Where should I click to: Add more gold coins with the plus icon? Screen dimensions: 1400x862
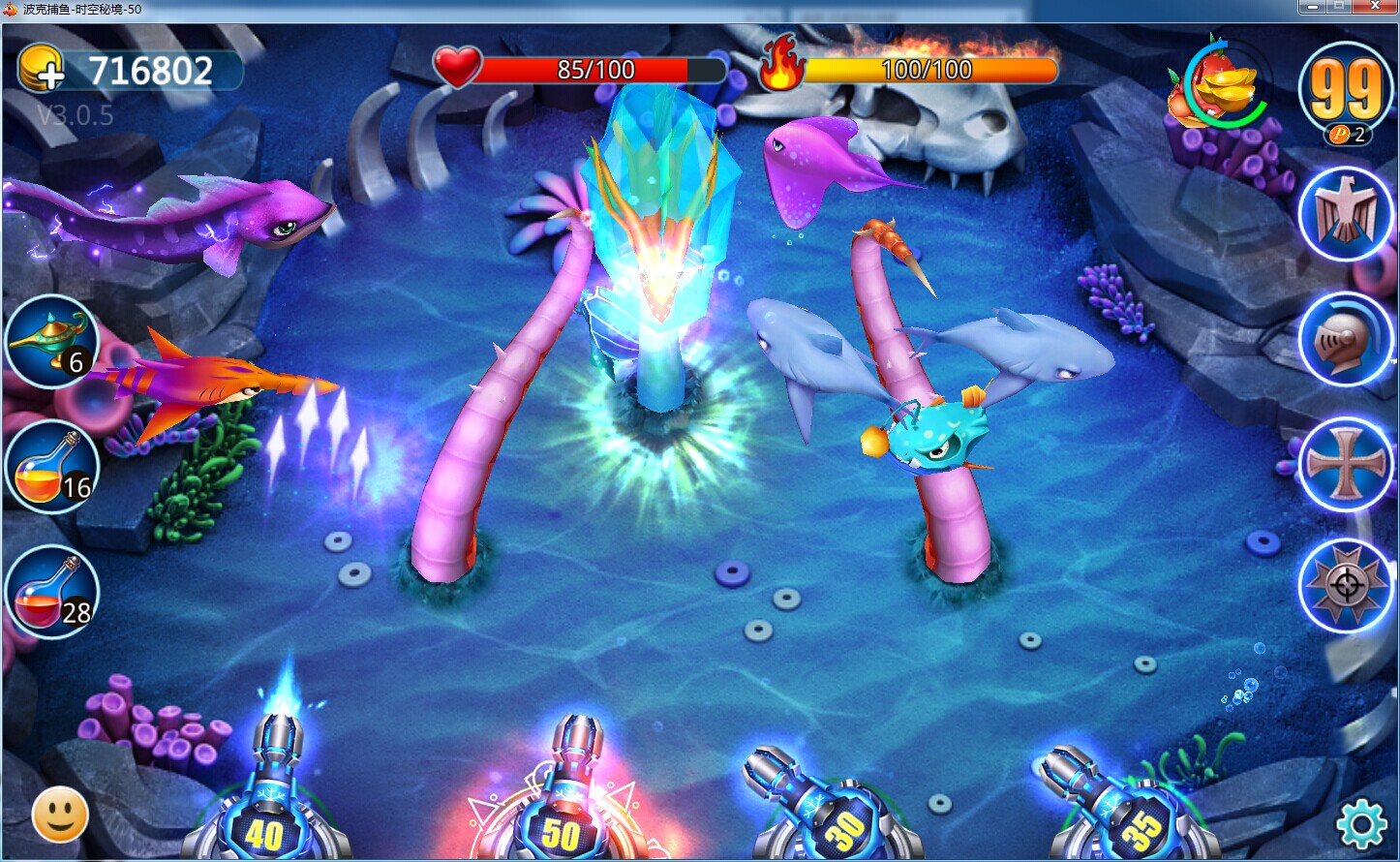click(x=41, y=70)
